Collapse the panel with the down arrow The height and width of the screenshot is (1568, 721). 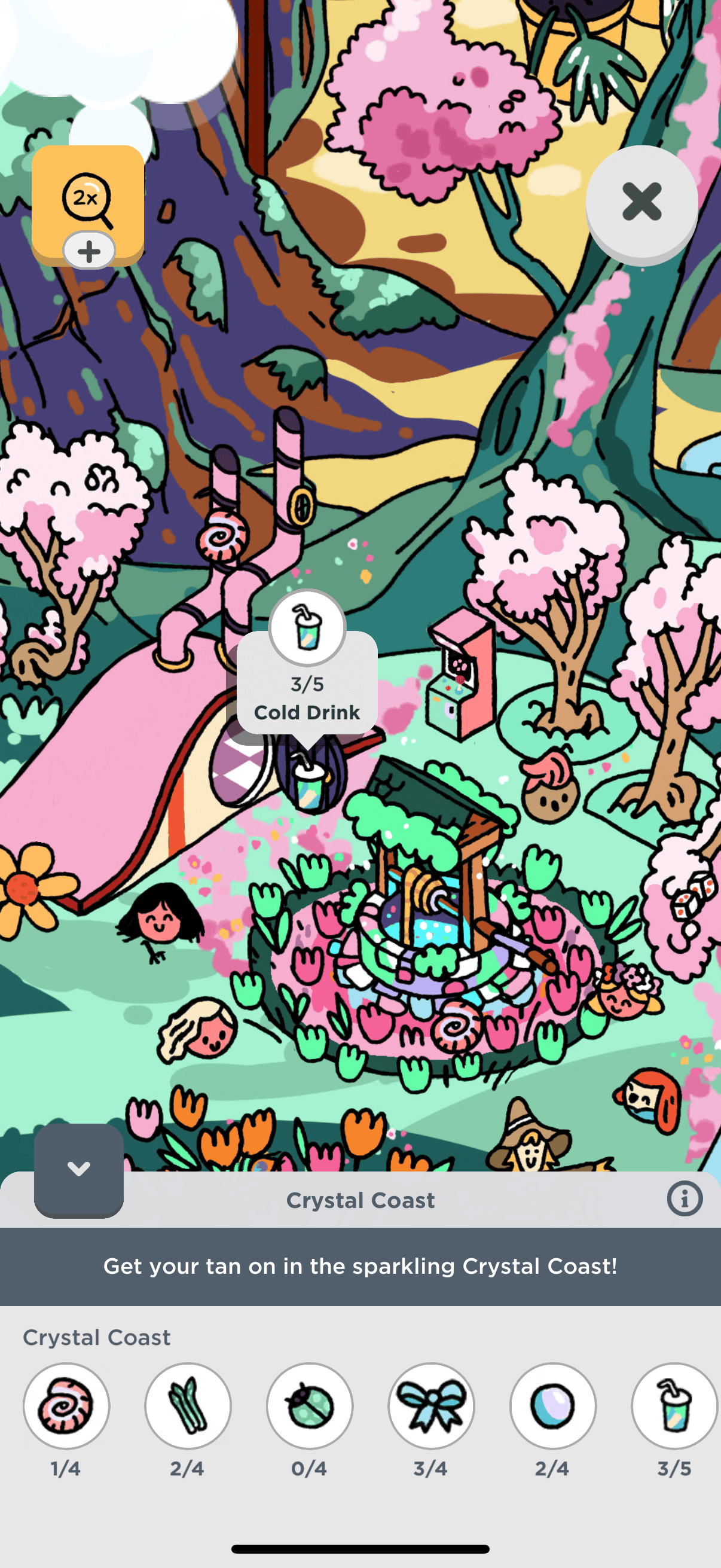point(78,1168)
